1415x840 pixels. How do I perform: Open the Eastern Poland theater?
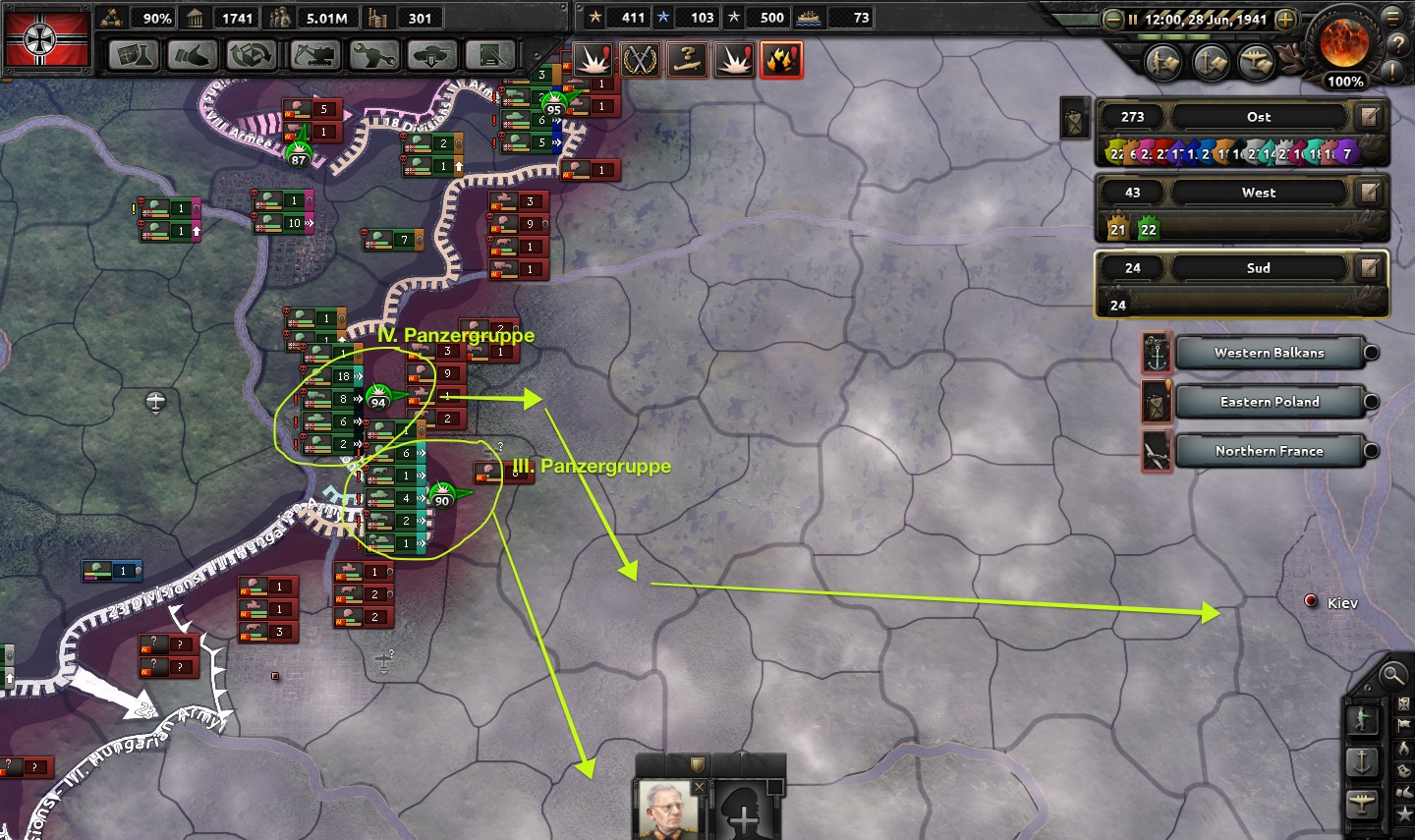1269,402
